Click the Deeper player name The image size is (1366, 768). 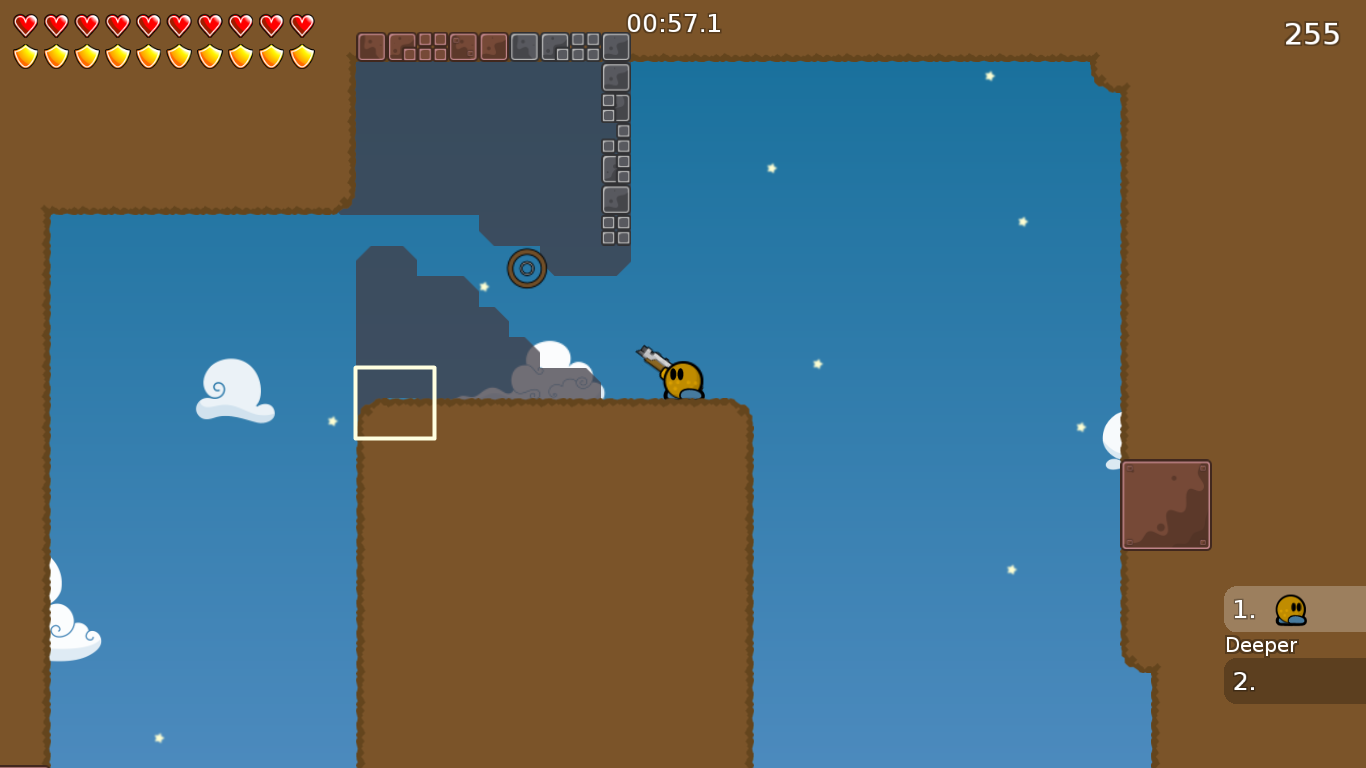(x=1261, y=645)
